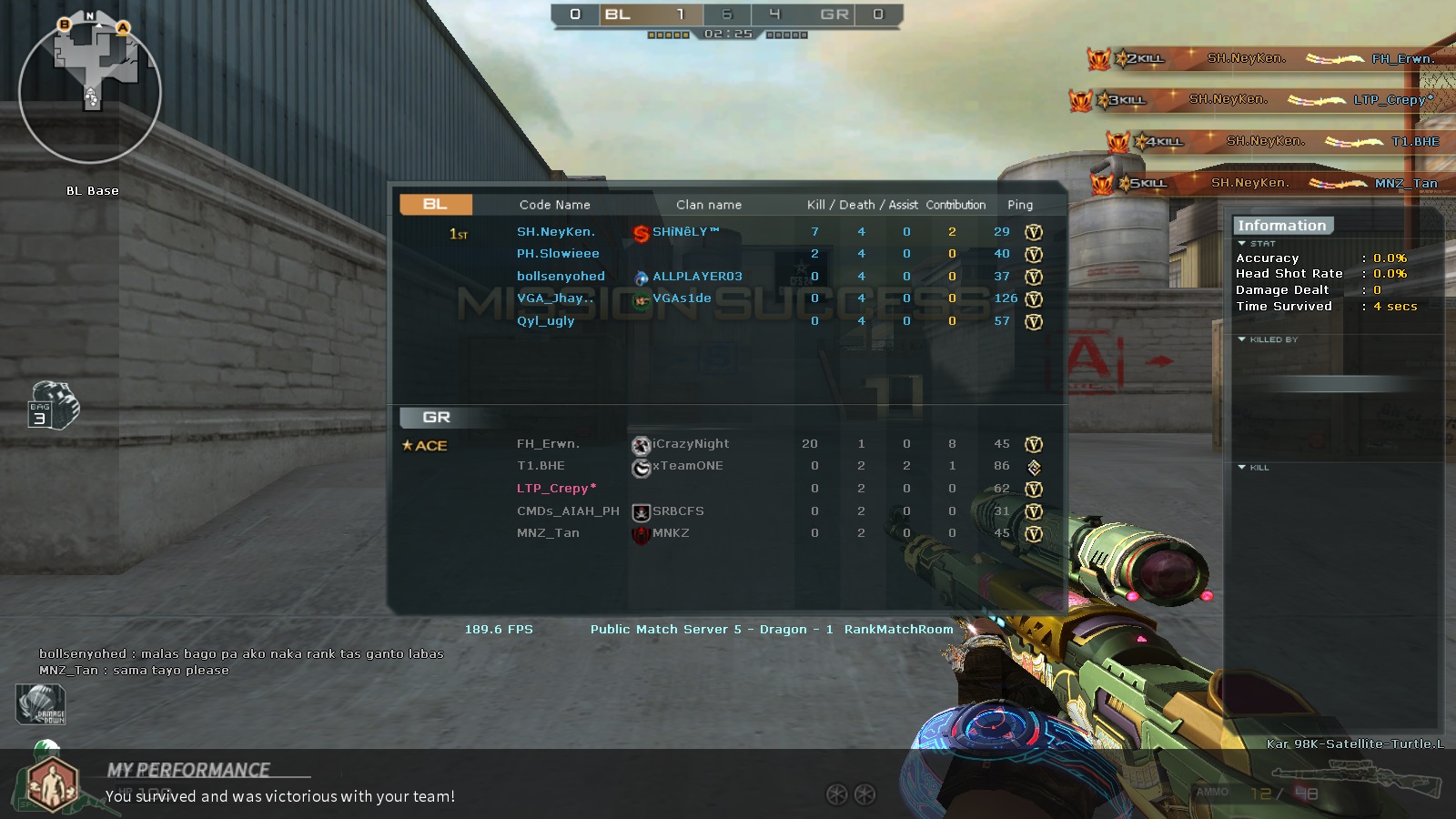Viewport: 1456px width, 819px height.
Task: Click the MNKZ red clan emblem
Action: [x=640, y=533]
